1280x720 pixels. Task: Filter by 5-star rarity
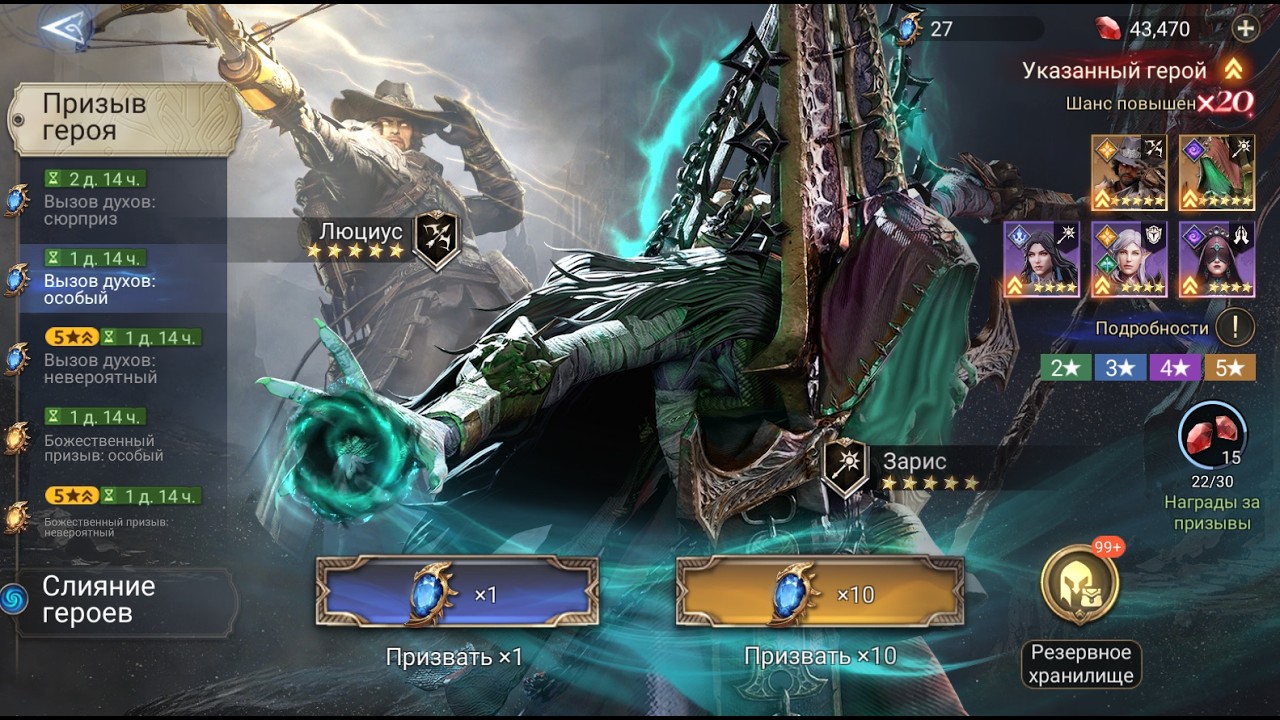pos(1229,368)
